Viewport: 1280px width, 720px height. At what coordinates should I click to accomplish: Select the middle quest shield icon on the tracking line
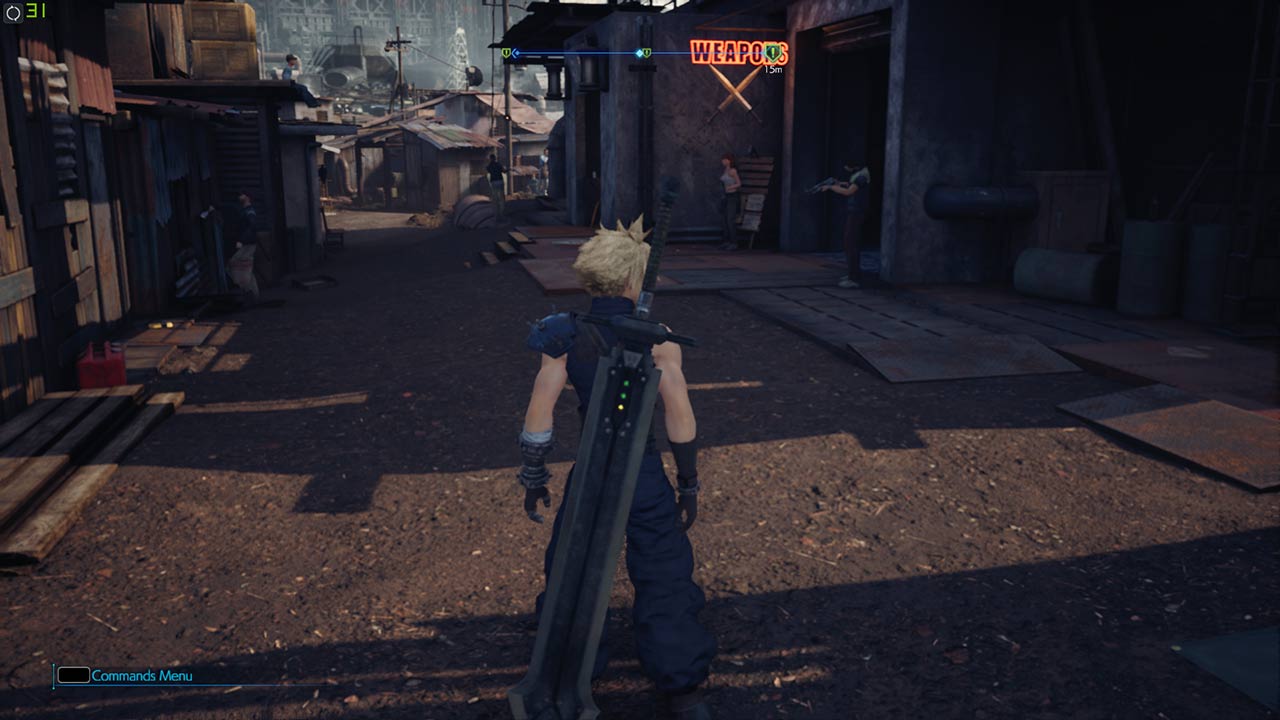[645, 52]
